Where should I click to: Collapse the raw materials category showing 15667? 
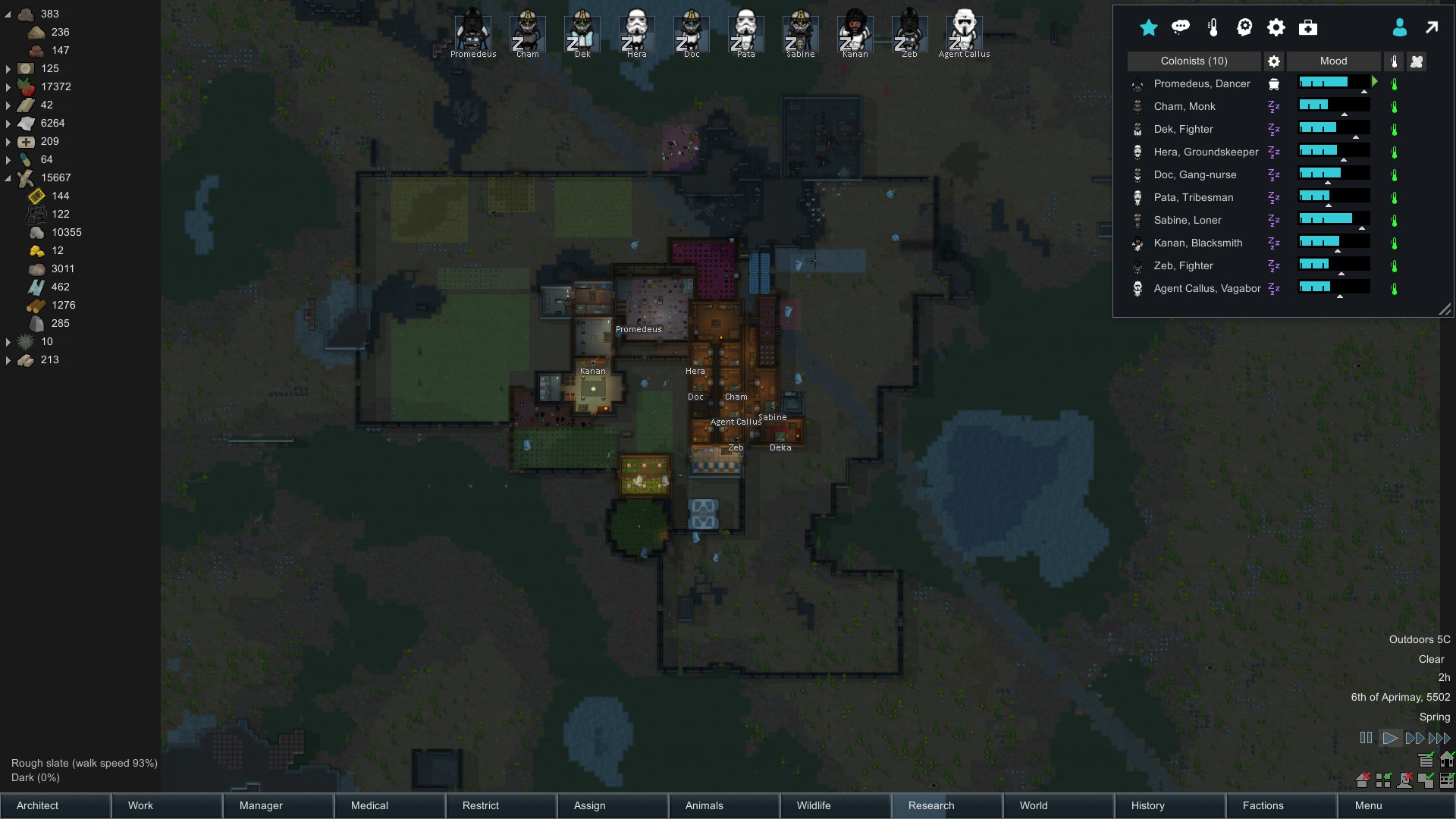(8, 177)
